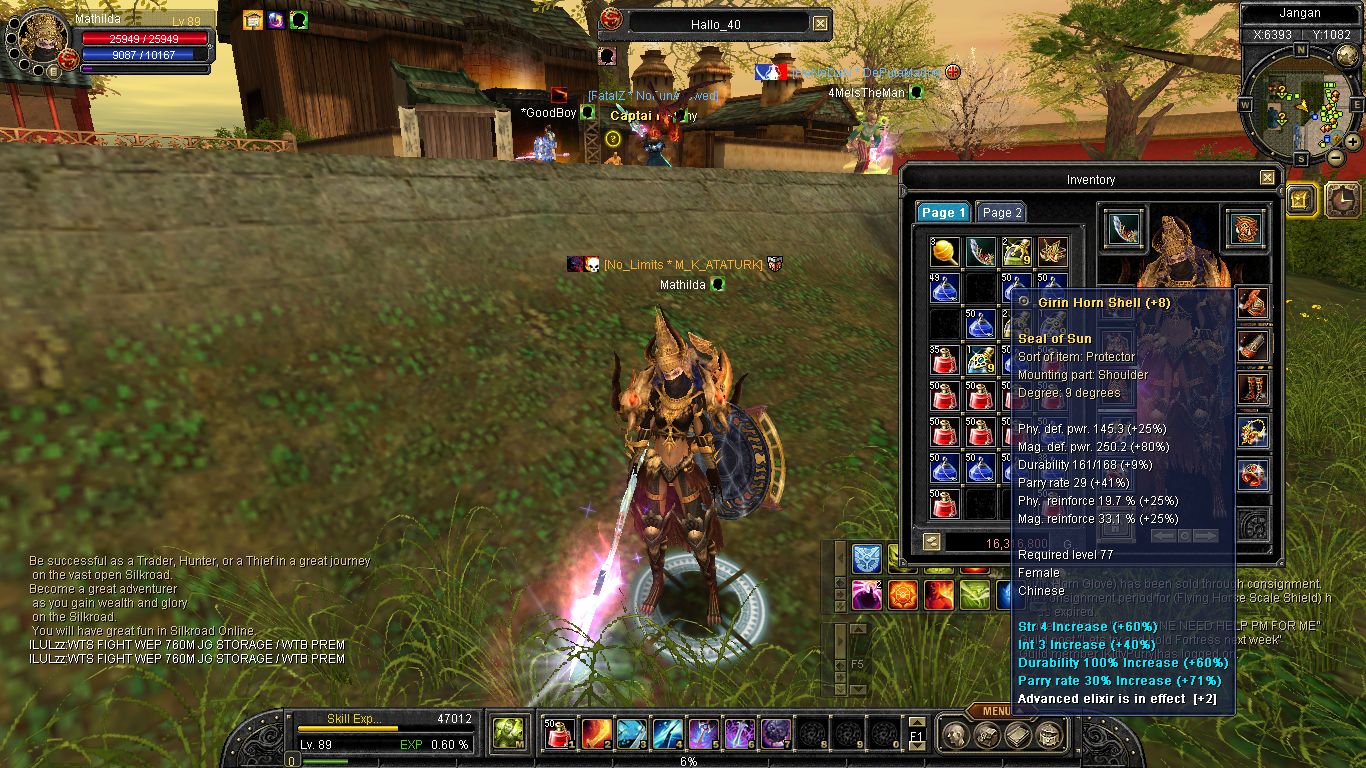Zoom out the minimap with minus button
This screenshot has height=768, width=1366.
[1335, 157]
